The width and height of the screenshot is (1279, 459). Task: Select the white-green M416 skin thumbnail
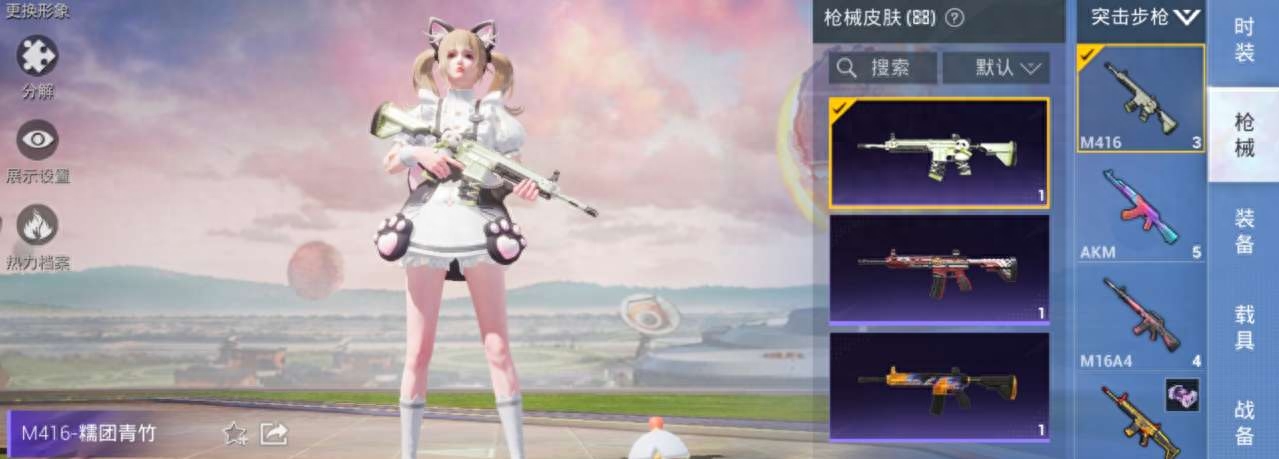[939, 152]
